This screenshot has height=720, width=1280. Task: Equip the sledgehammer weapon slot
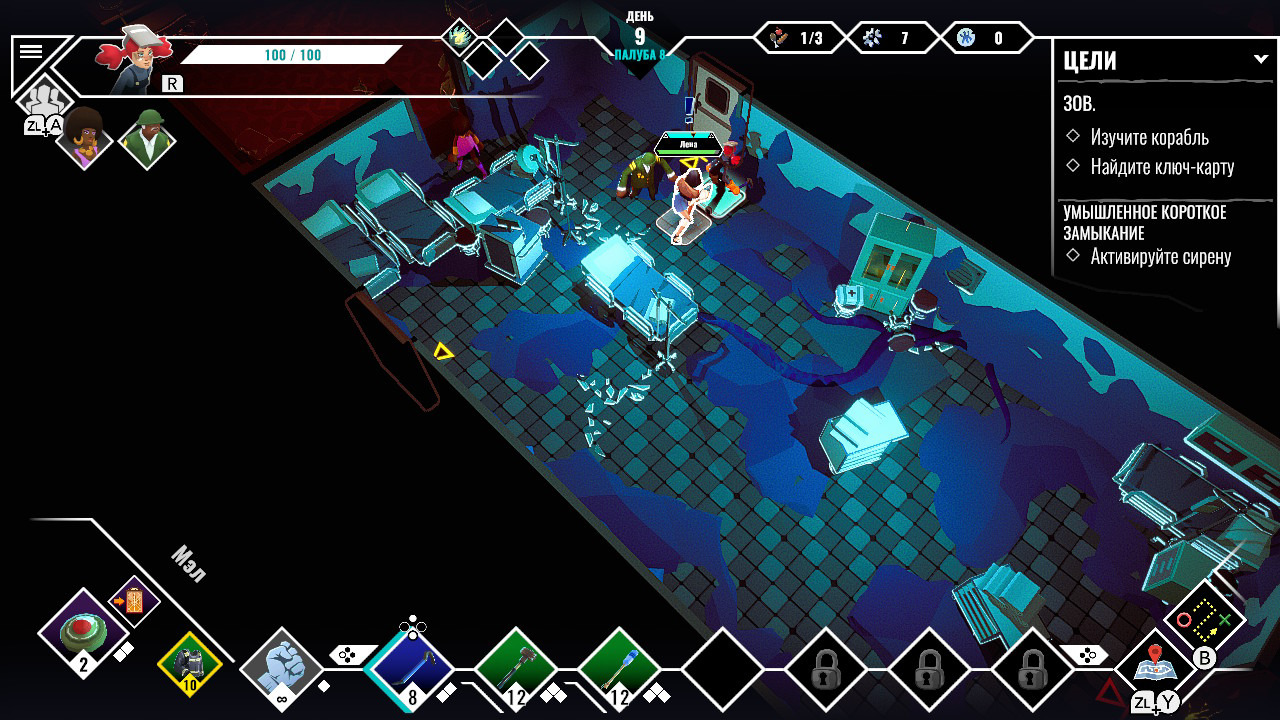pos(516,669)
